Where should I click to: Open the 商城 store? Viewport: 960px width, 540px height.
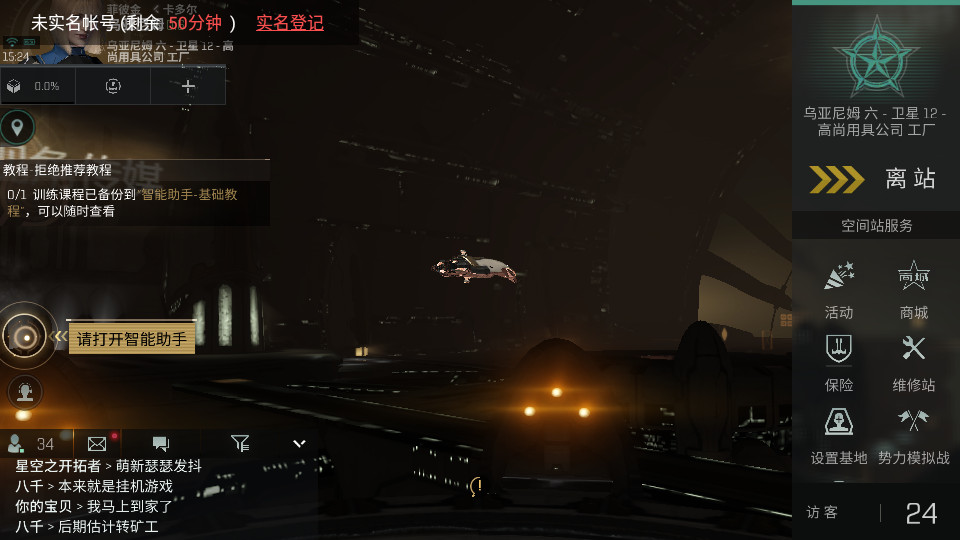(x=913, y=288)
